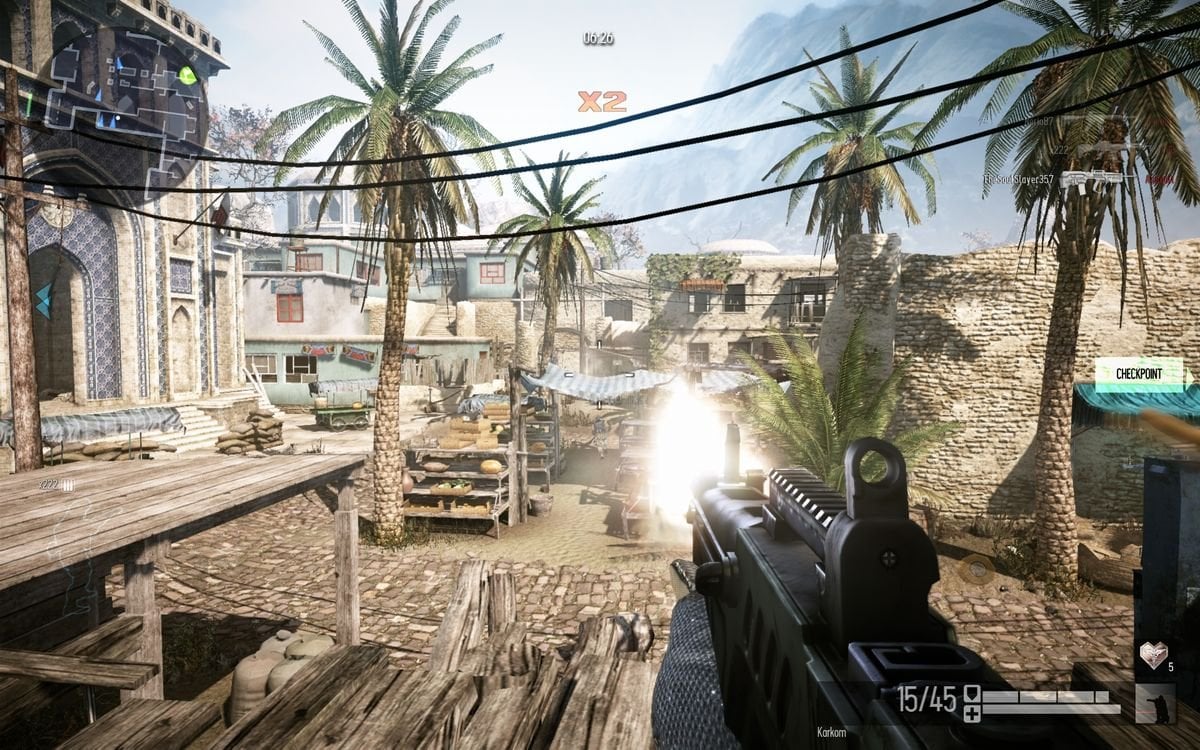The image size is (1200, 750).
Task: Click the circular minimap
Action: coord(122,95)
